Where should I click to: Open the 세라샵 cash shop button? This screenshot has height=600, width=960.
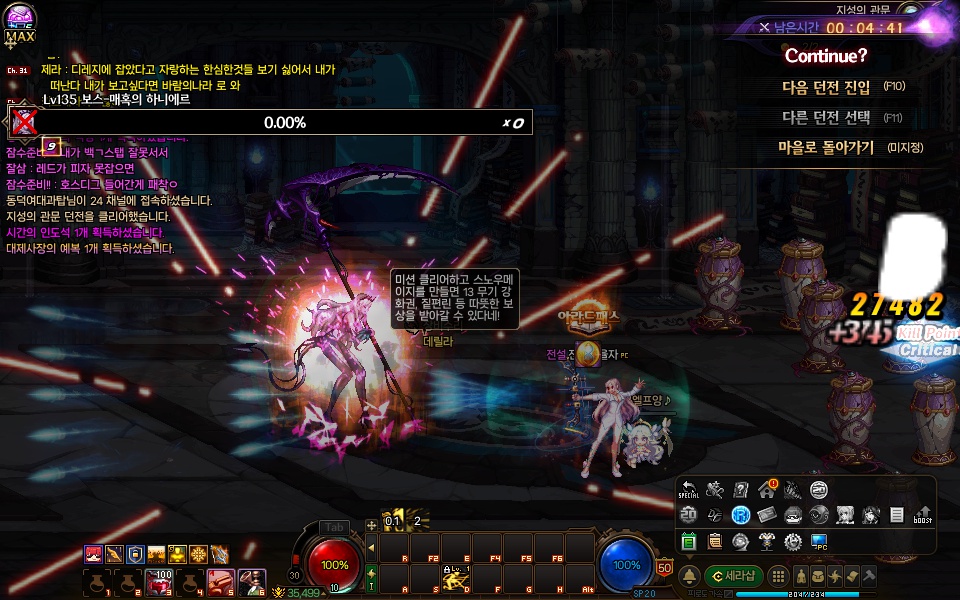[734, 576]
